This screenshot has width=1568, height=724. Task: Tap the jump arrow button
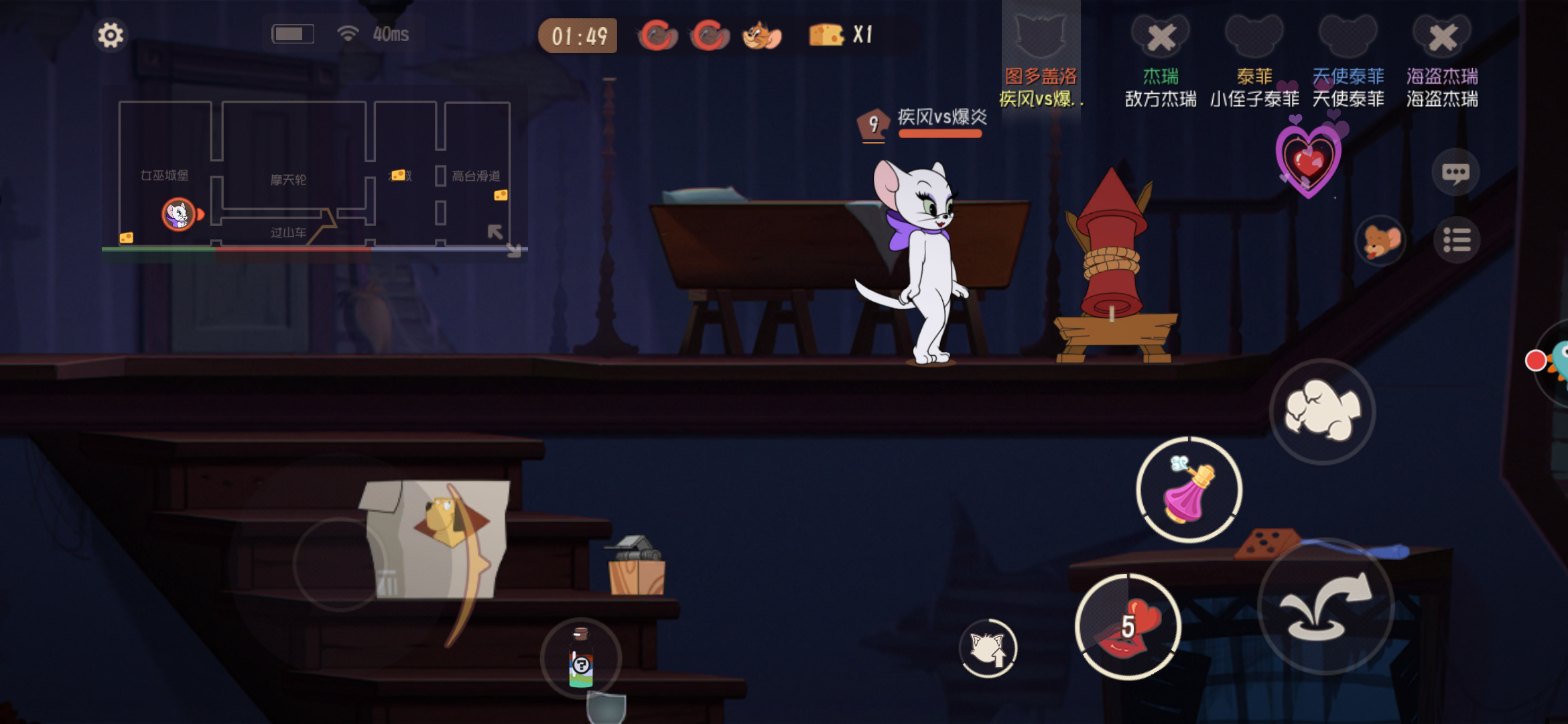pyautogui.click(x=1325, y=607)
